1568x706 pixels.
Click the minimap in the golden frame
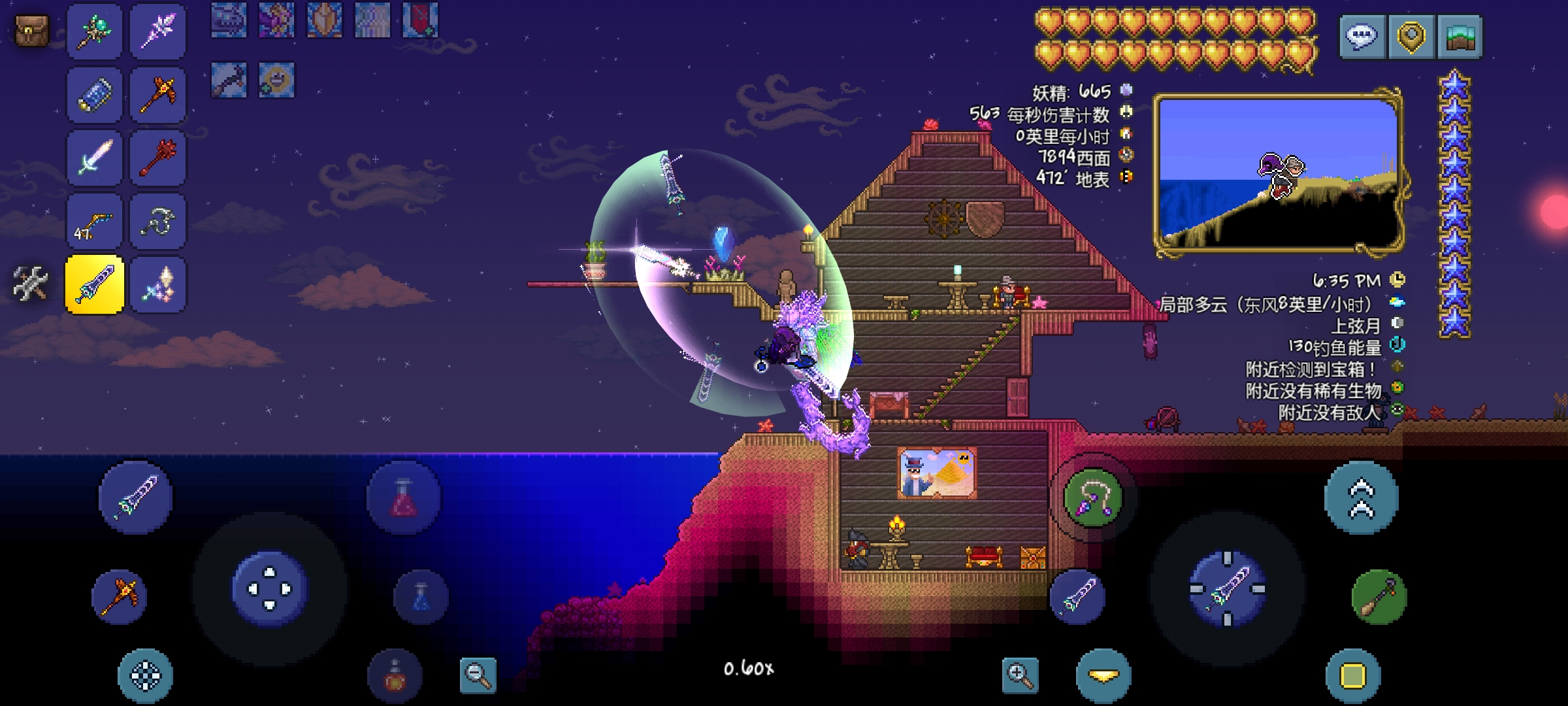point(1278,173)
